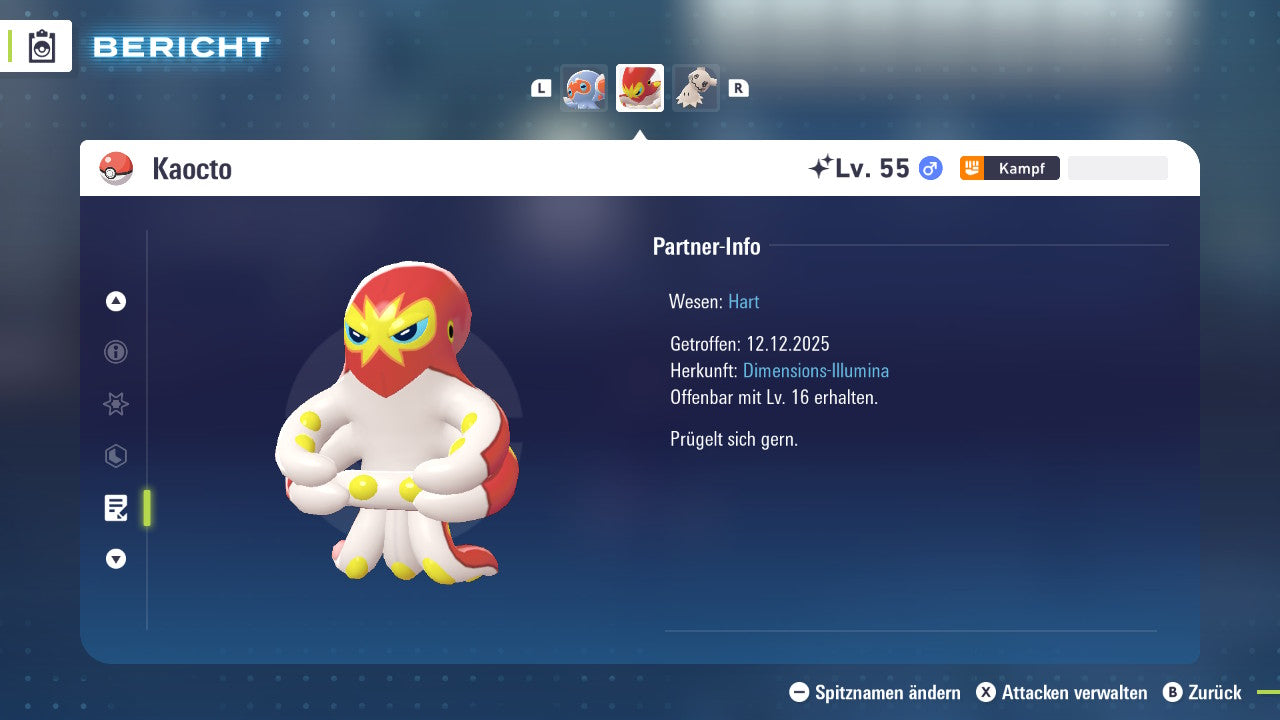Switch to the Cubone-like Pokémon tab
Image resolution: width=1280 pixels, height=720 pixels.
coord(695,87)
